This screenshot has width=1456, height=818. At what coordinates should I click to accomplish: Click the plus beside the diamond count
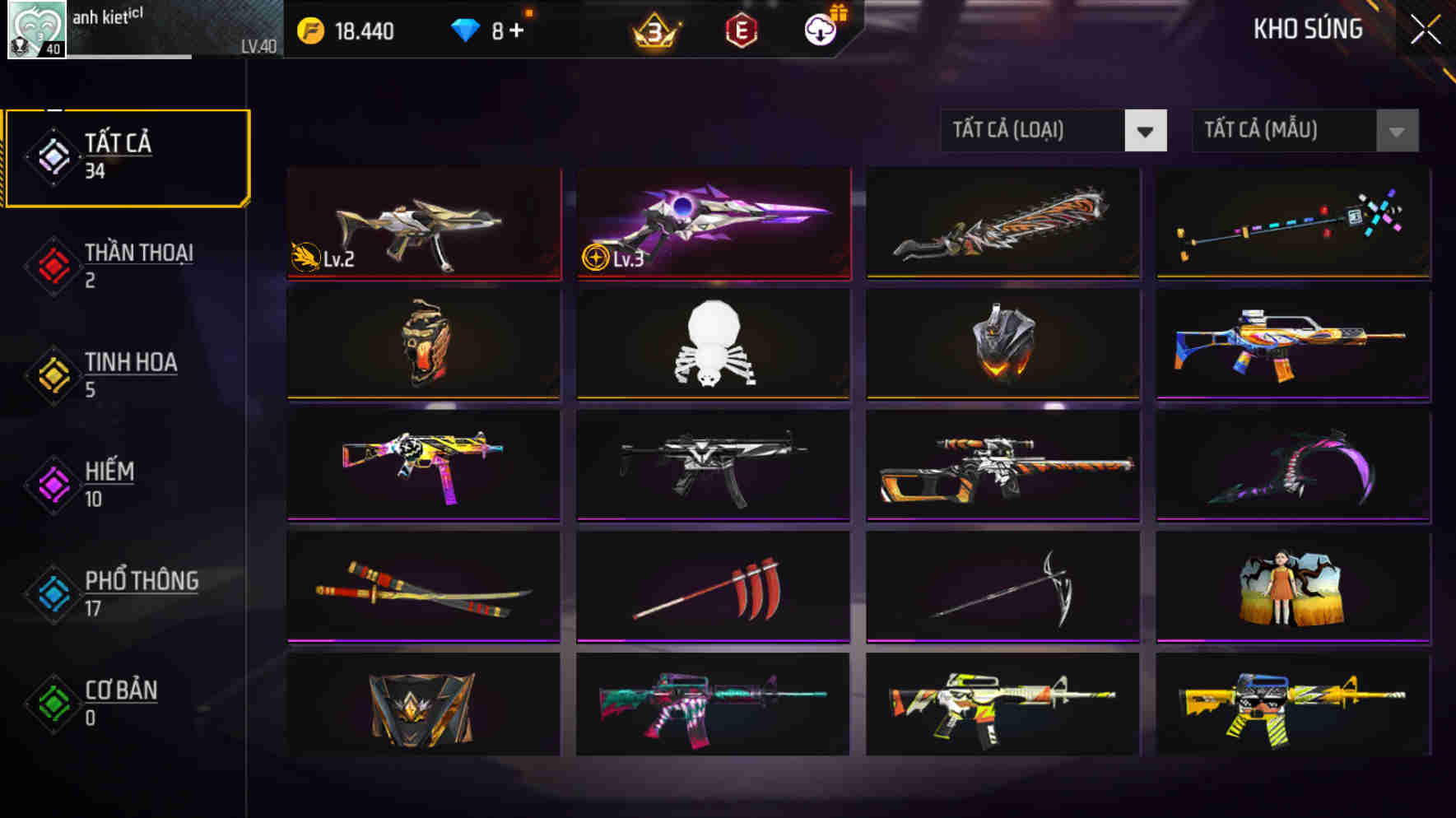pos(519,31)
